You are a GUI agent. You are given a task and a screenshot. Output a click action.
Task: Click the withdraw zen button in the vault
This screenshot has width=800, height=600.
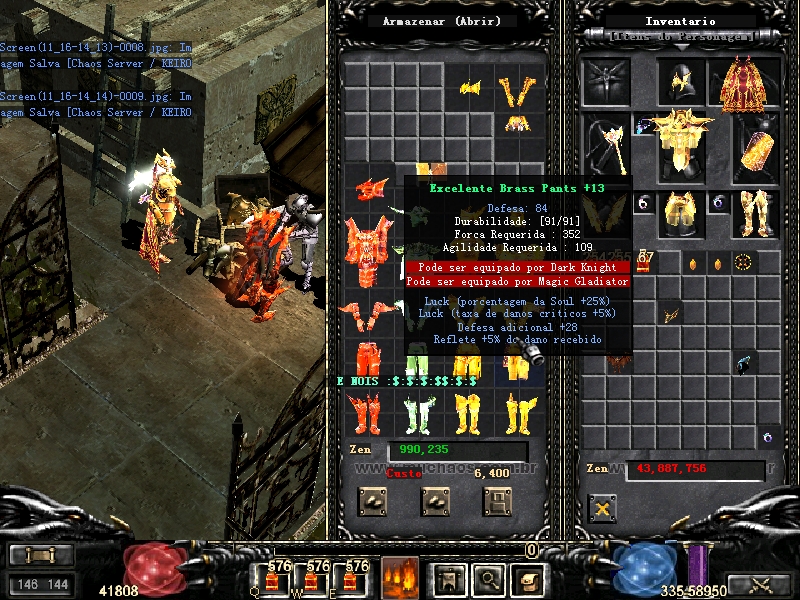point(435,500)
